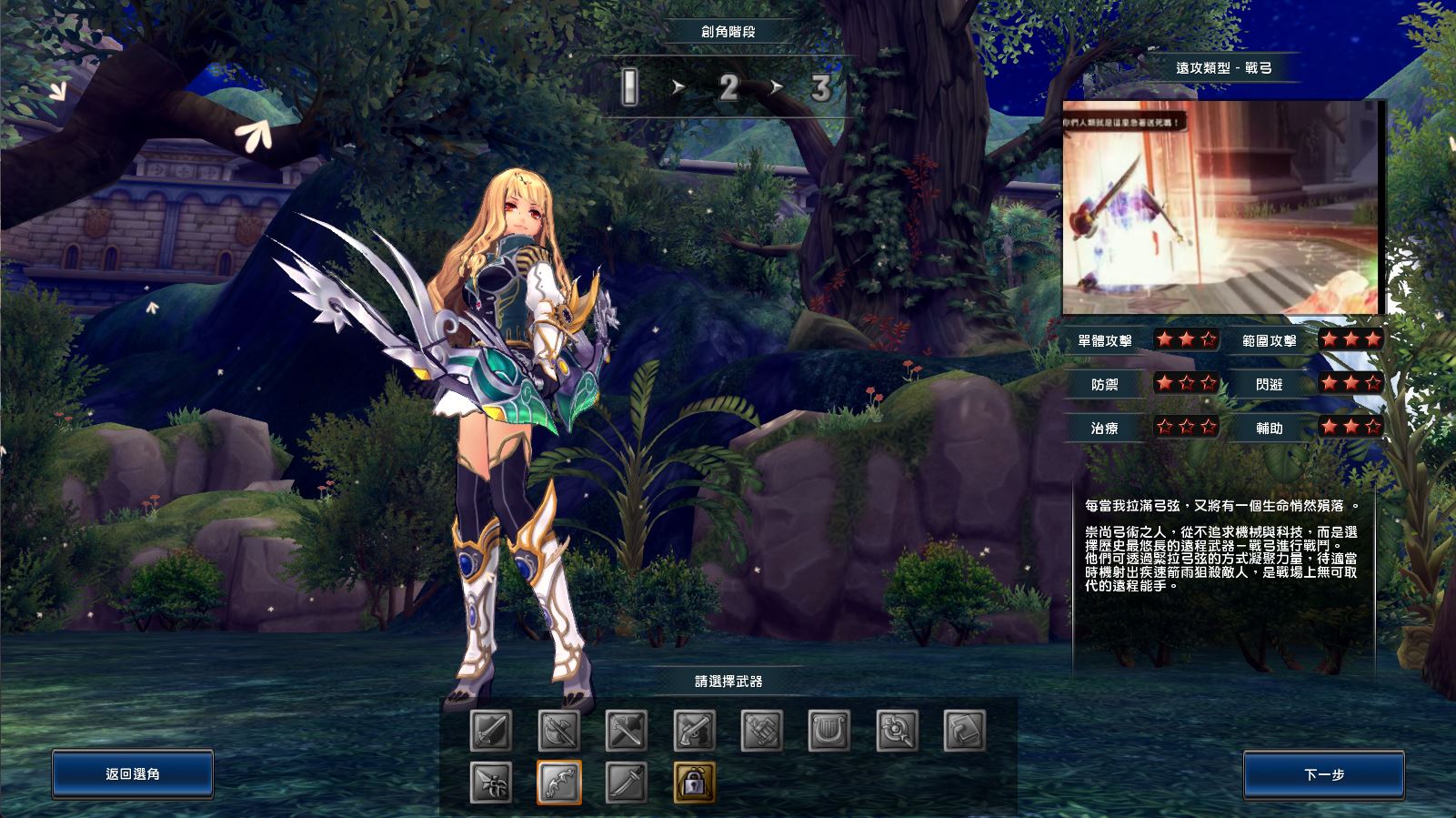Select creation stage 1 indicator

(x=630, y=88)
